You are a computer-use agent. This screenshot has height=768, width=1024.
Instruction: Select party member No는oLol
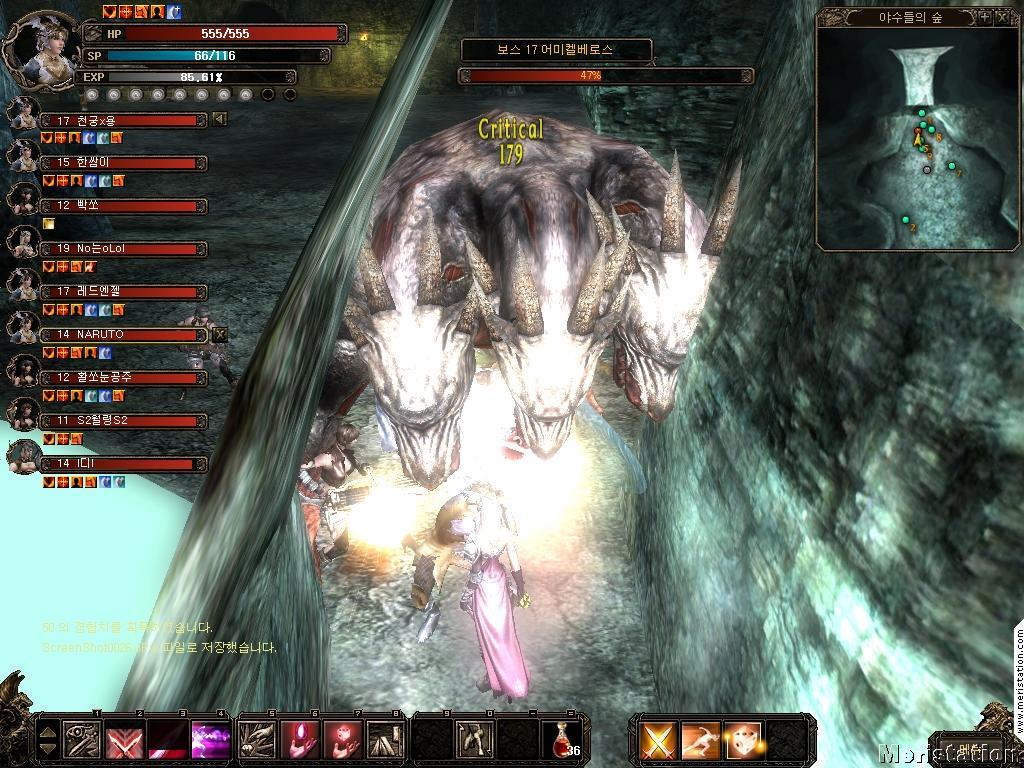coord(123,248)
